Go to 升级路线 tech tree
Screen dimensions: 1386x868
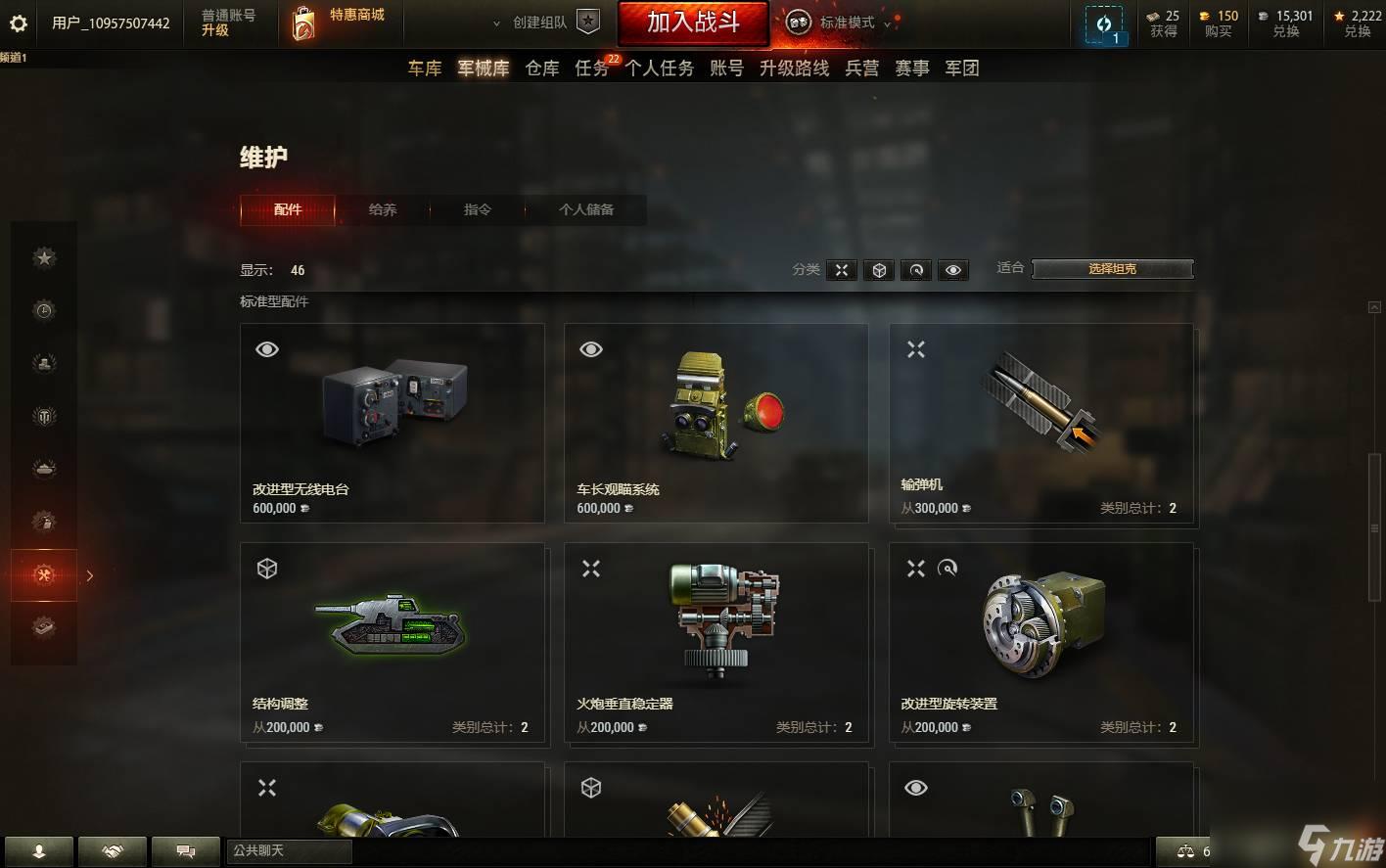pos(794,69)
